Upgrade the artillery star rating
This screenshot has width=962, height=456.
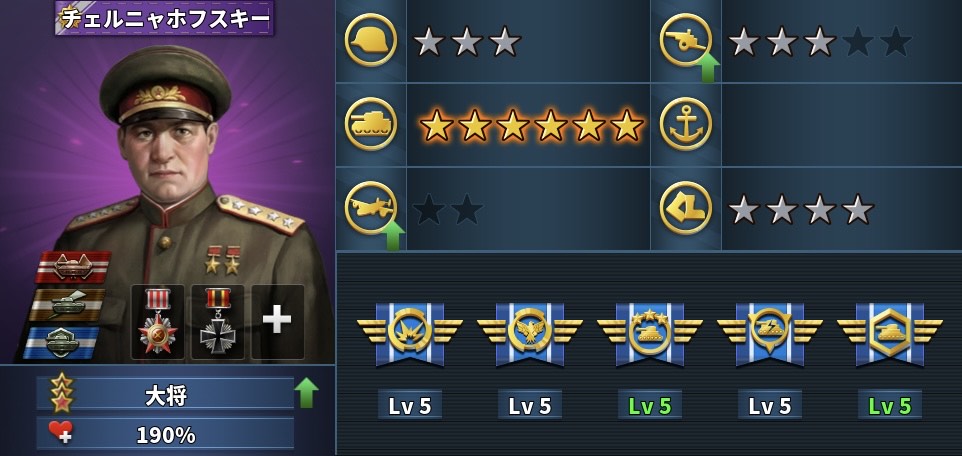pyautogui.click(x=707, y=68)
